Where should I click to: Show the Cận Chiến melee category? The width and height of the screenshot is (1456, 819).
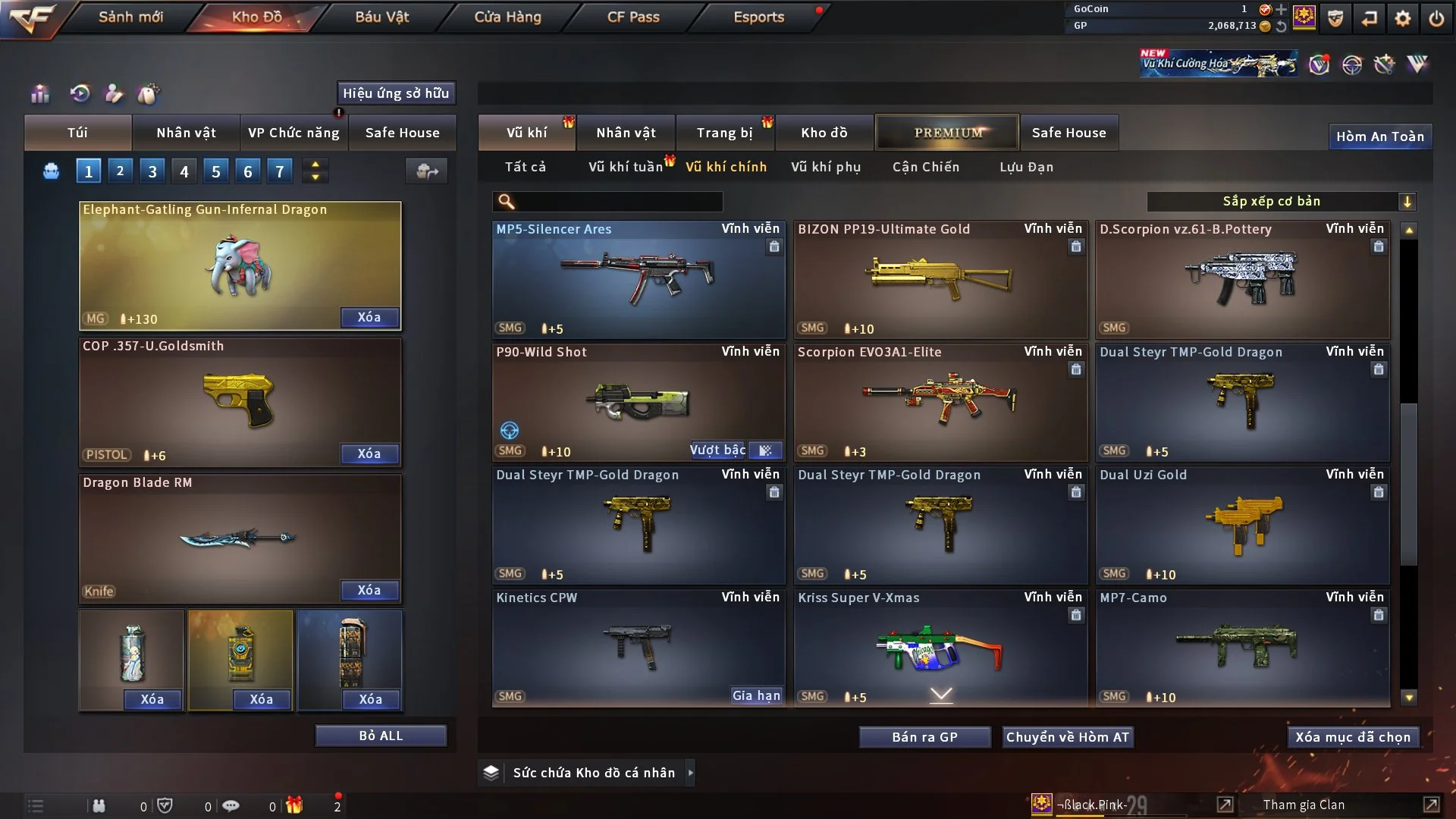(926, 167)
